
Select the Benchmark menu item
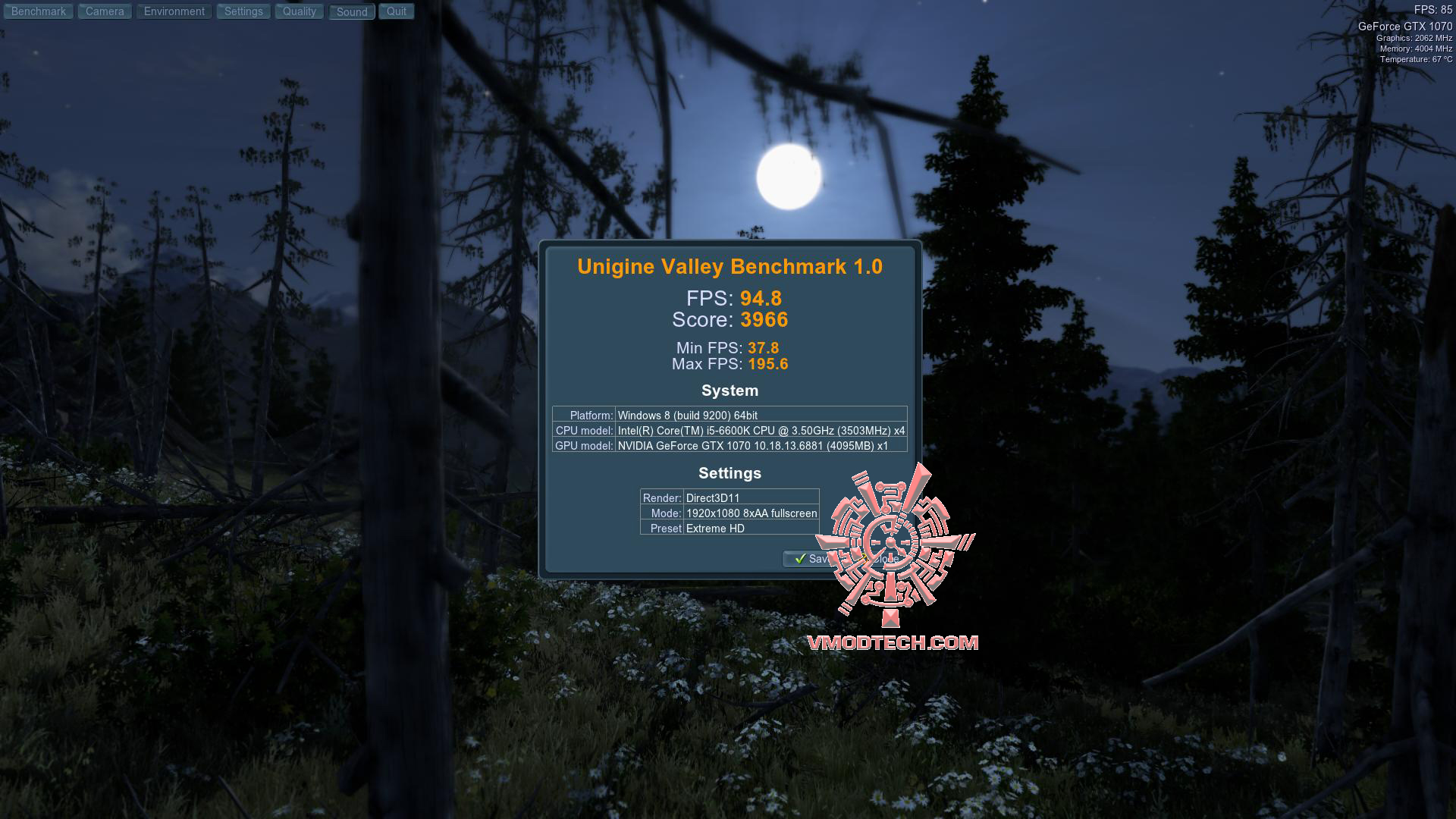click(x=38, y=11)
